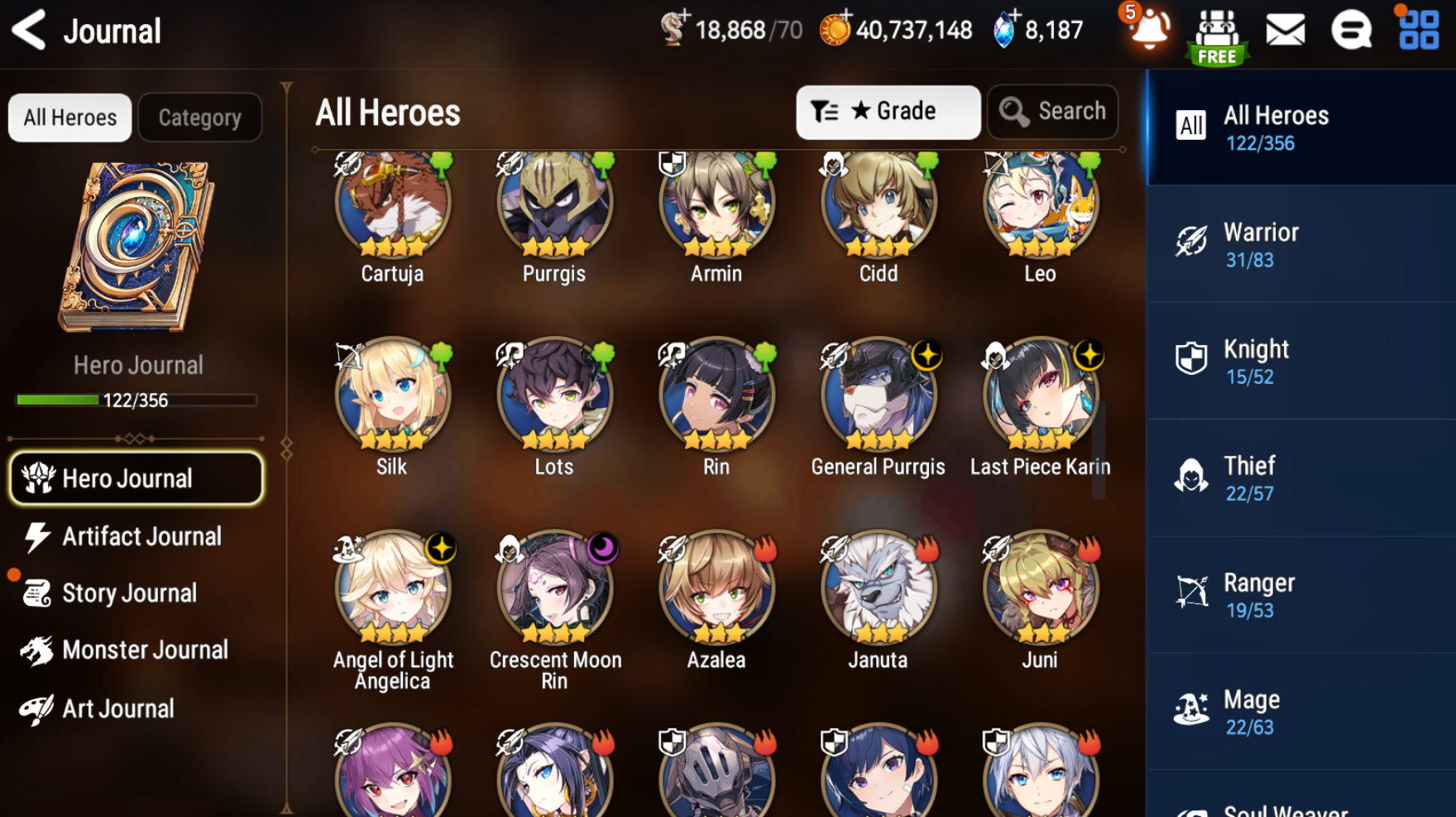Open the Art Journal
This screenshot has width=1456, height=817.
point(117,709)
